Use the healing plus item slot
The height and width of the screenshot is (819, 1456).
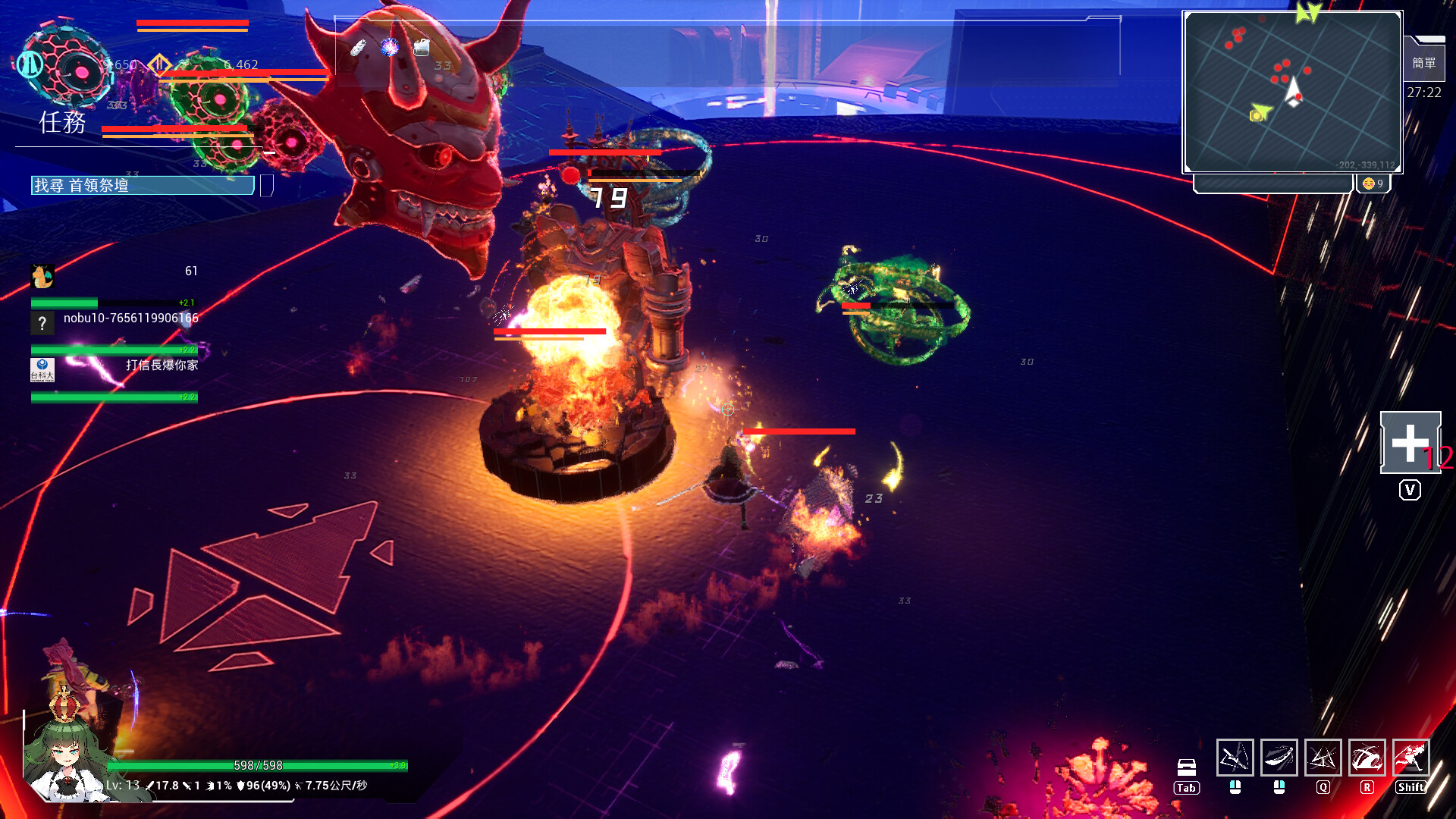(x=1410, y=443)
